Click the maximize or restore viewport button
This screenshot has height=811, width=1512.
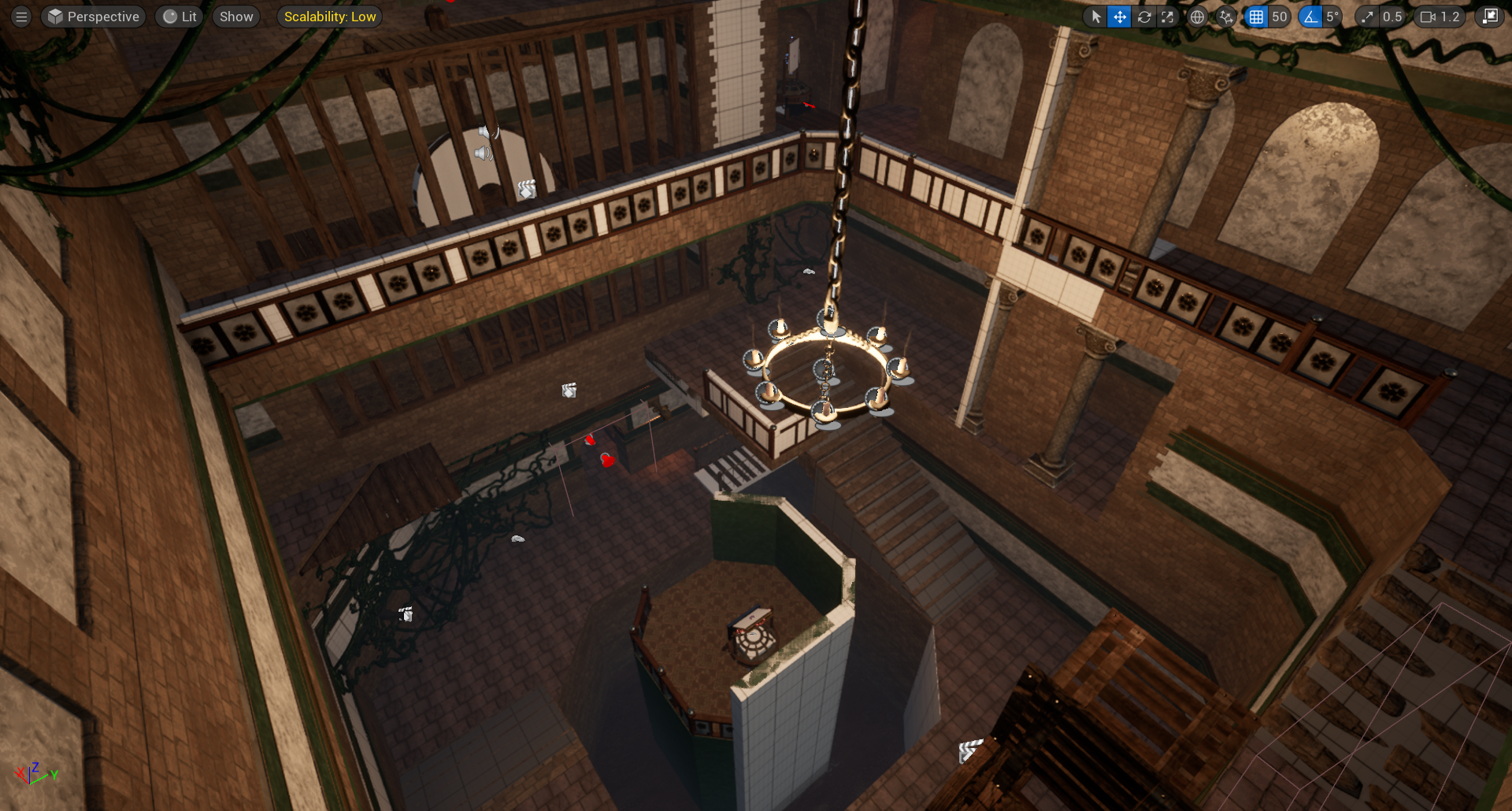(x=1489, y=17)
